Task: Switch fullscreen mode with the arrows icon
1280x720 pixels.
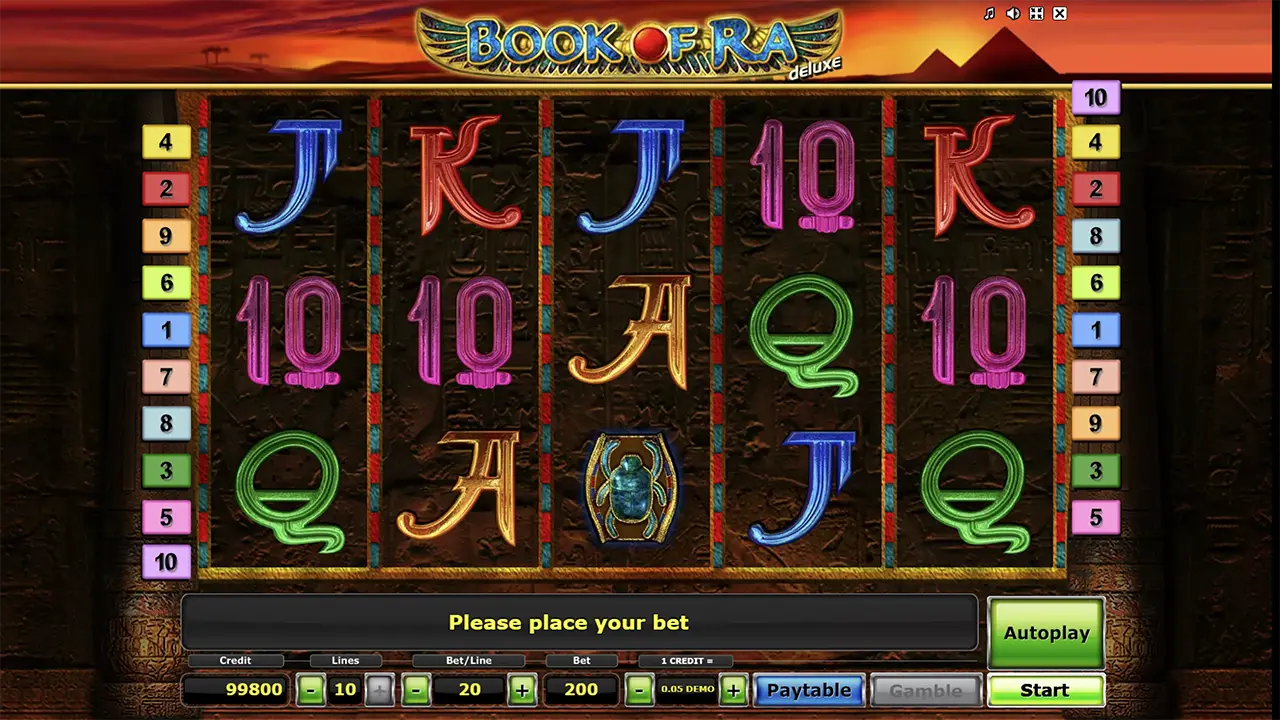Action: 1037,14
